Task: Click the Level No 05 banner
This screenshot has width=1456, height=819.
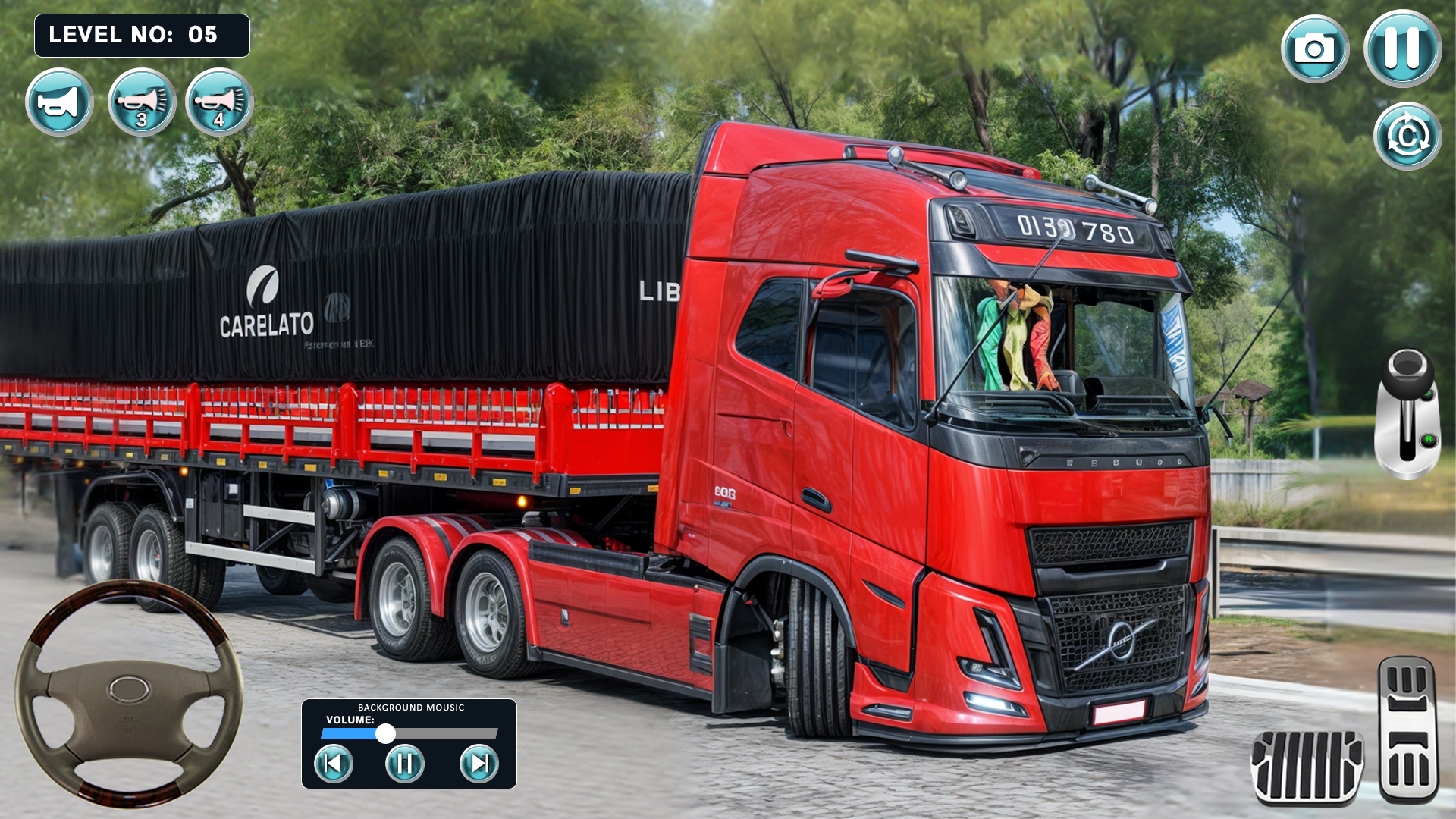Action: coord(141,35)
